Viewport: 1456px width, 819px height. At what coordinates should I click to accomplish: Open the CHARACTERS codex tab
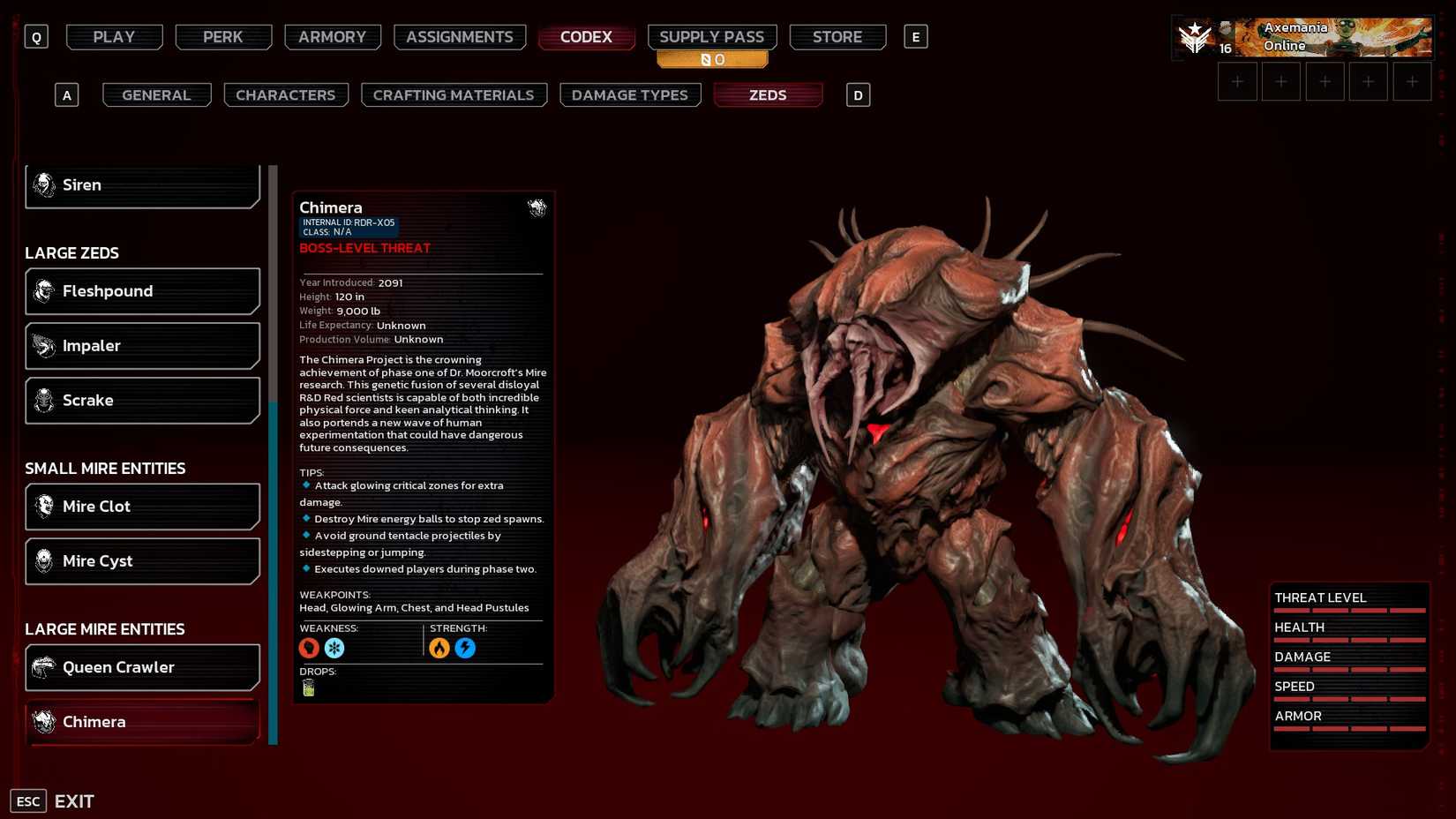tap(285, 94)
